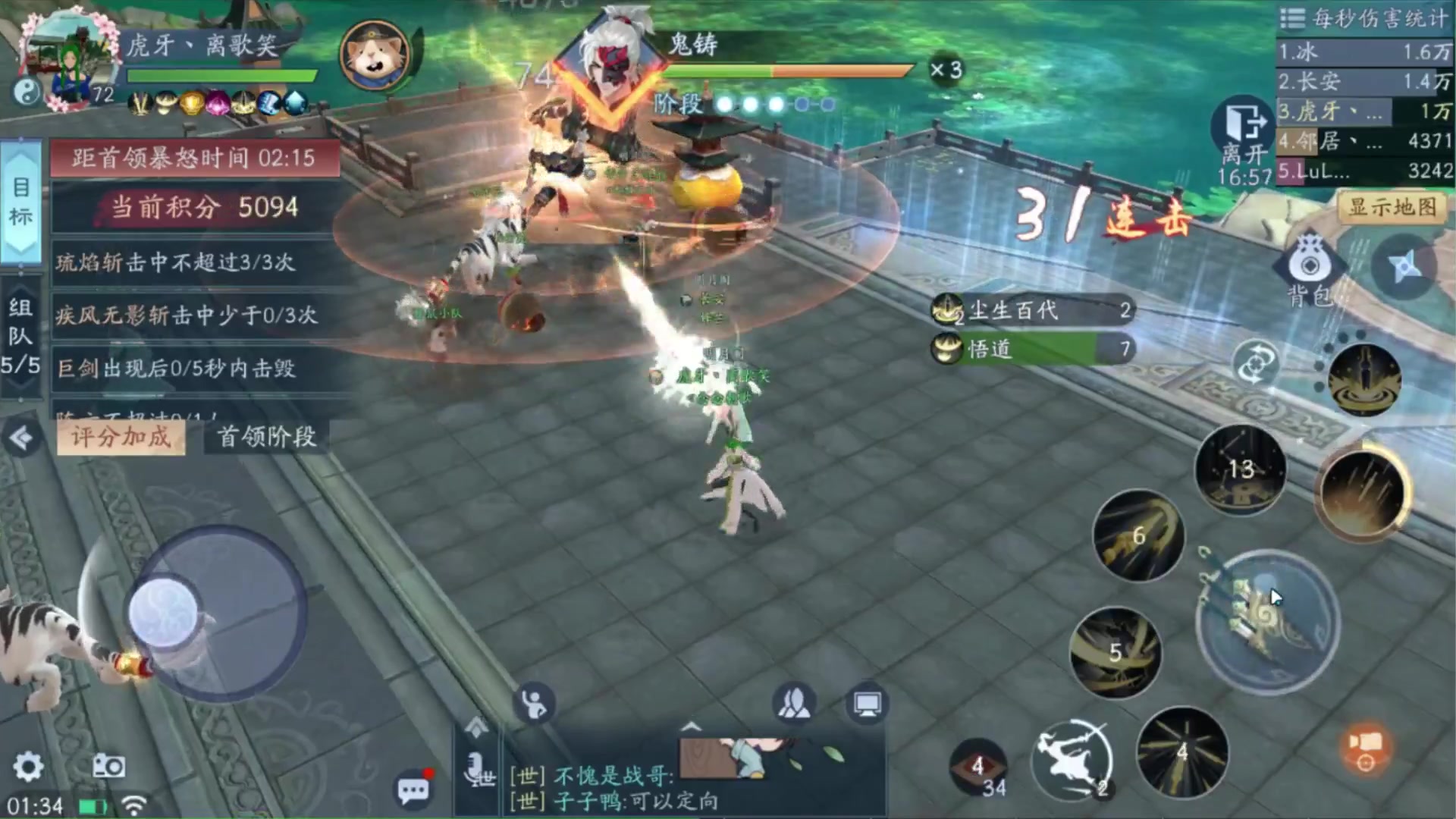Show the map with 显示地图

[x=1392, y=207]
